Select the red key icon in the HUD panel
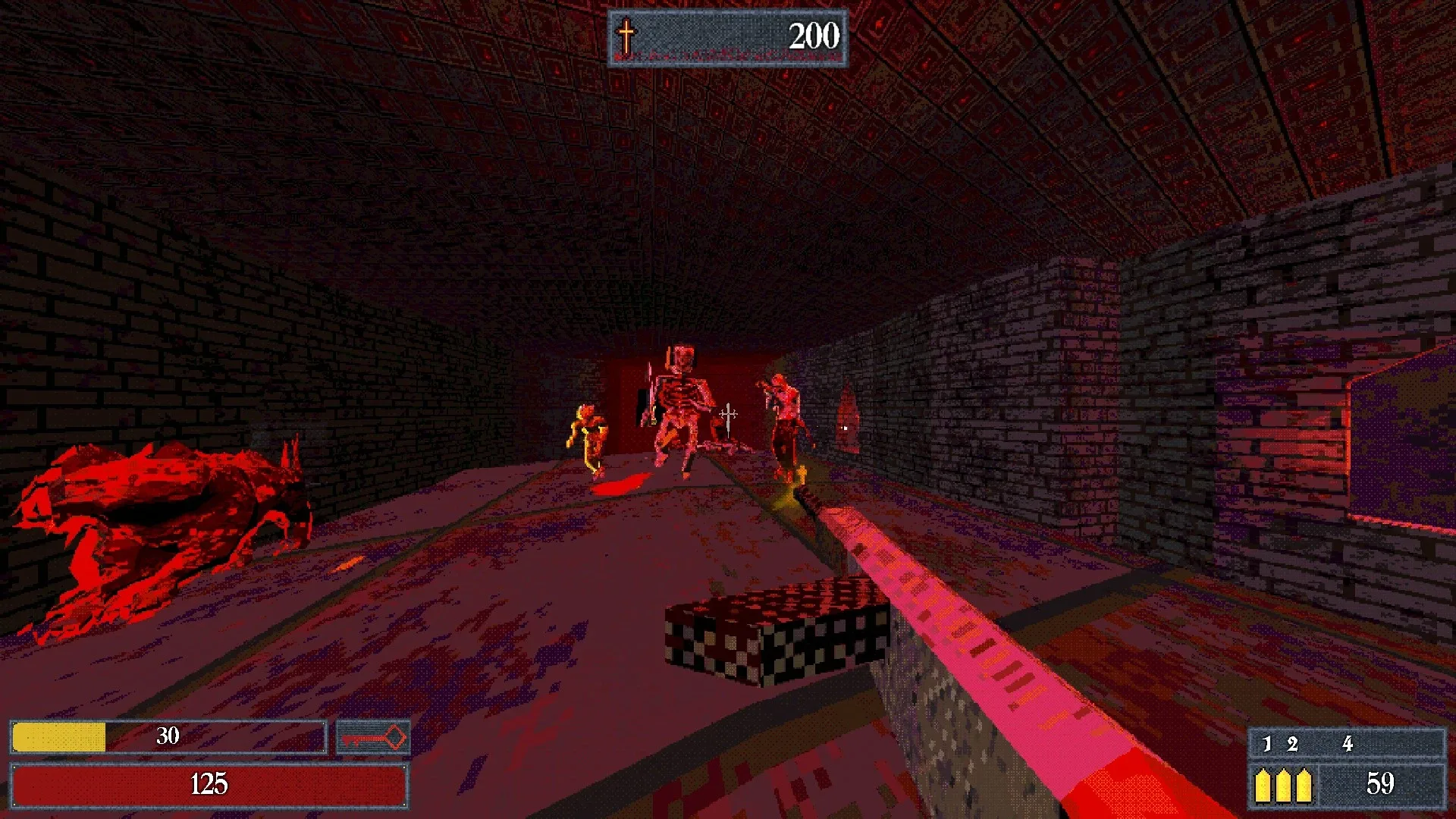This screenshot has width=1456, height=819. point(372,736)
